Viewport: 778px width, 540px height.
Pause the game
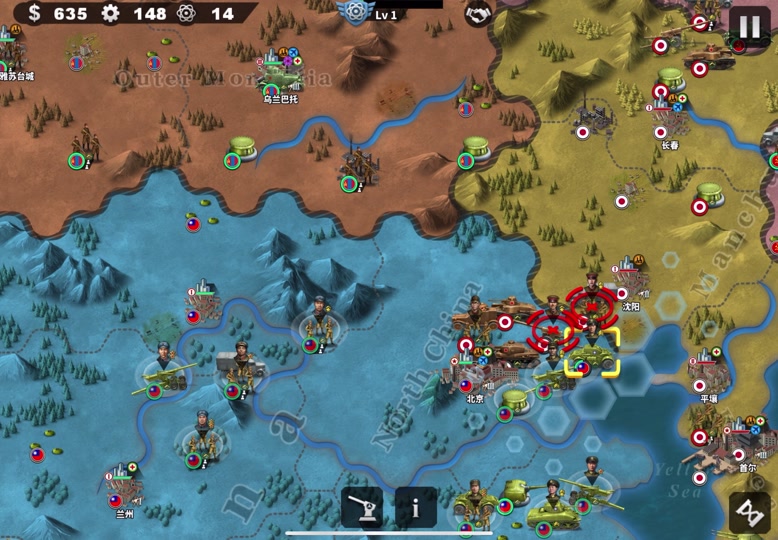coord(749,24)
